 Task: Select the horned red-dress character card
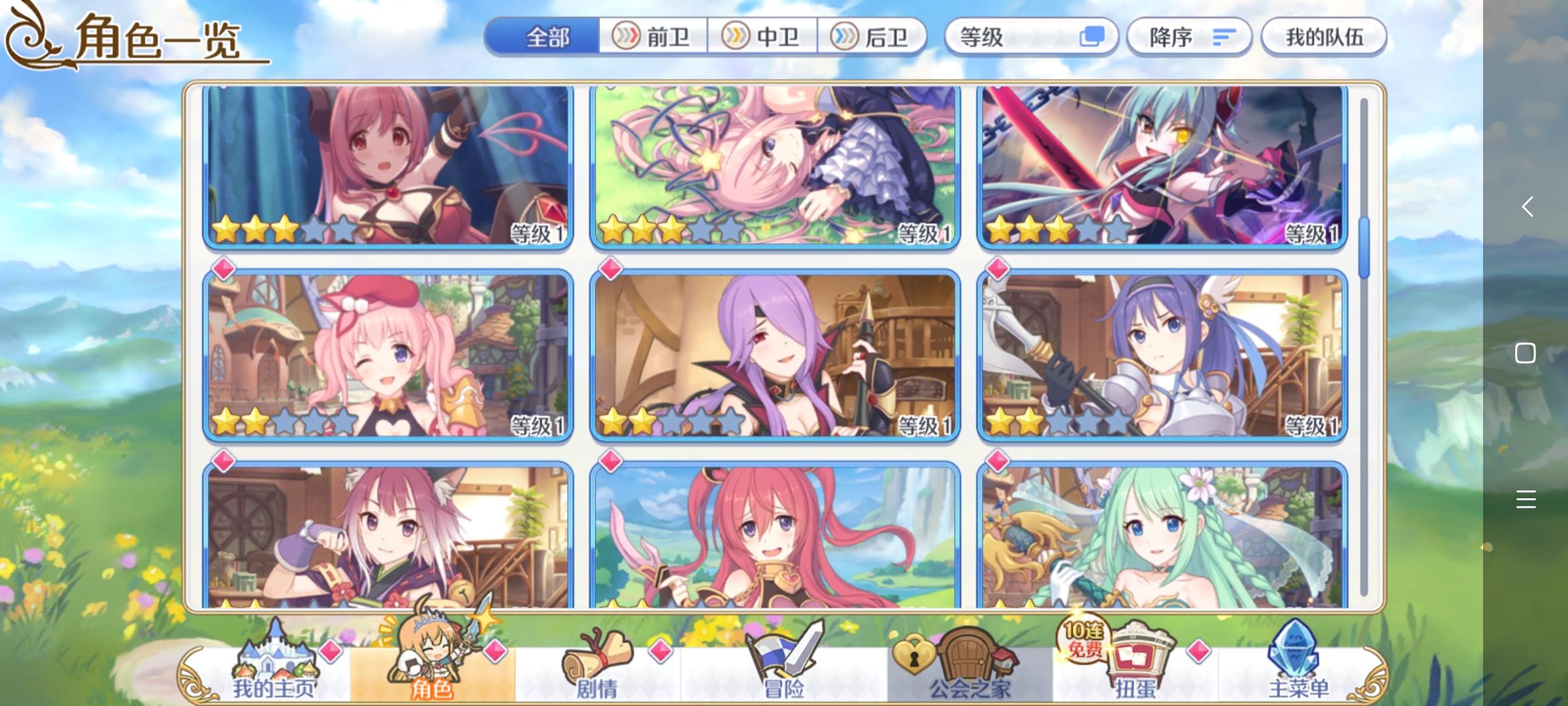(x=388, y=167)
